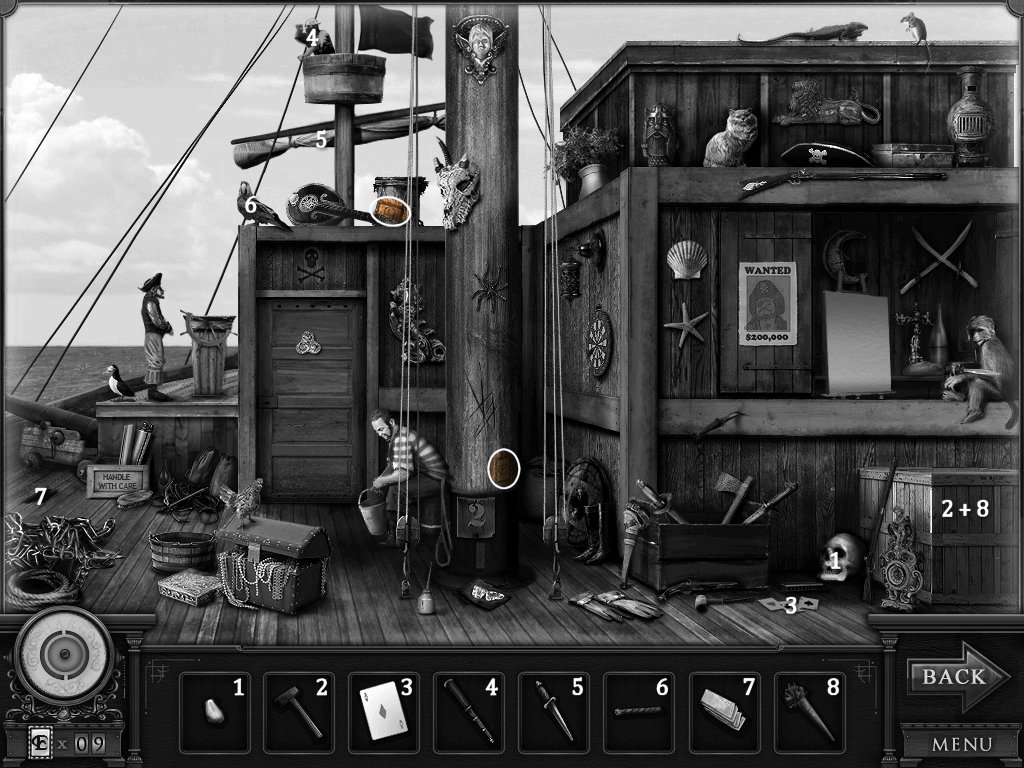
Task: Choose the thin rod item in slot 6
Action: click(639, 712)
